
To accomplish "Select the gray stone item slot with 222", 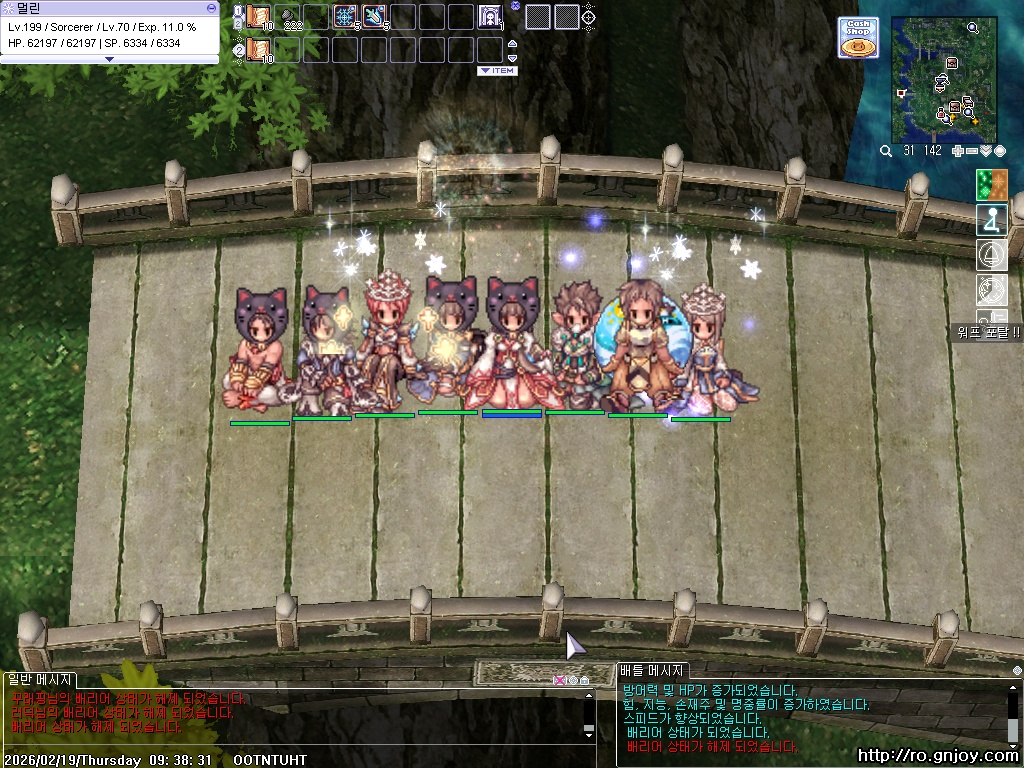I will coord(288,17).
